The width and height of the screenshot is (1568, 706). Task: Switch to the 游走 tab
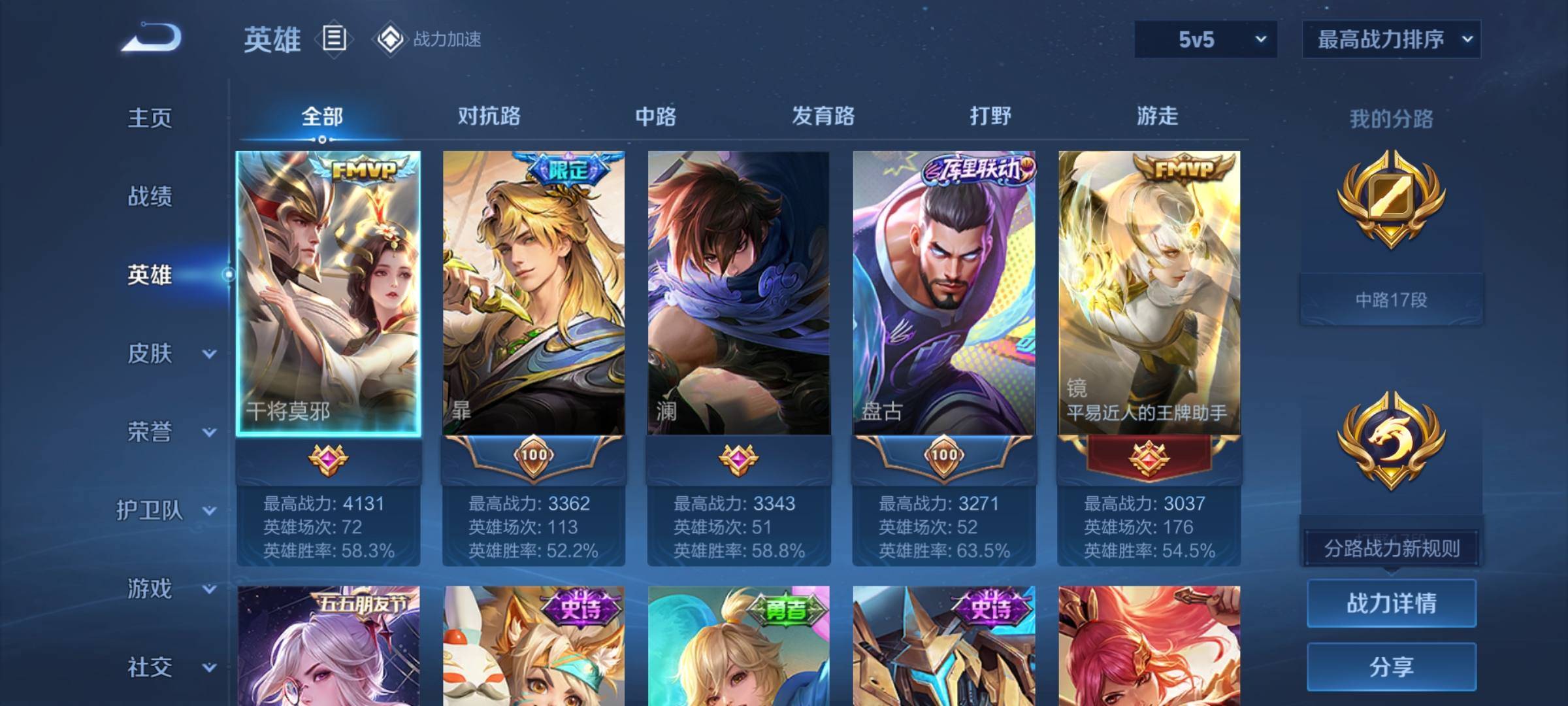(1157, 116)
